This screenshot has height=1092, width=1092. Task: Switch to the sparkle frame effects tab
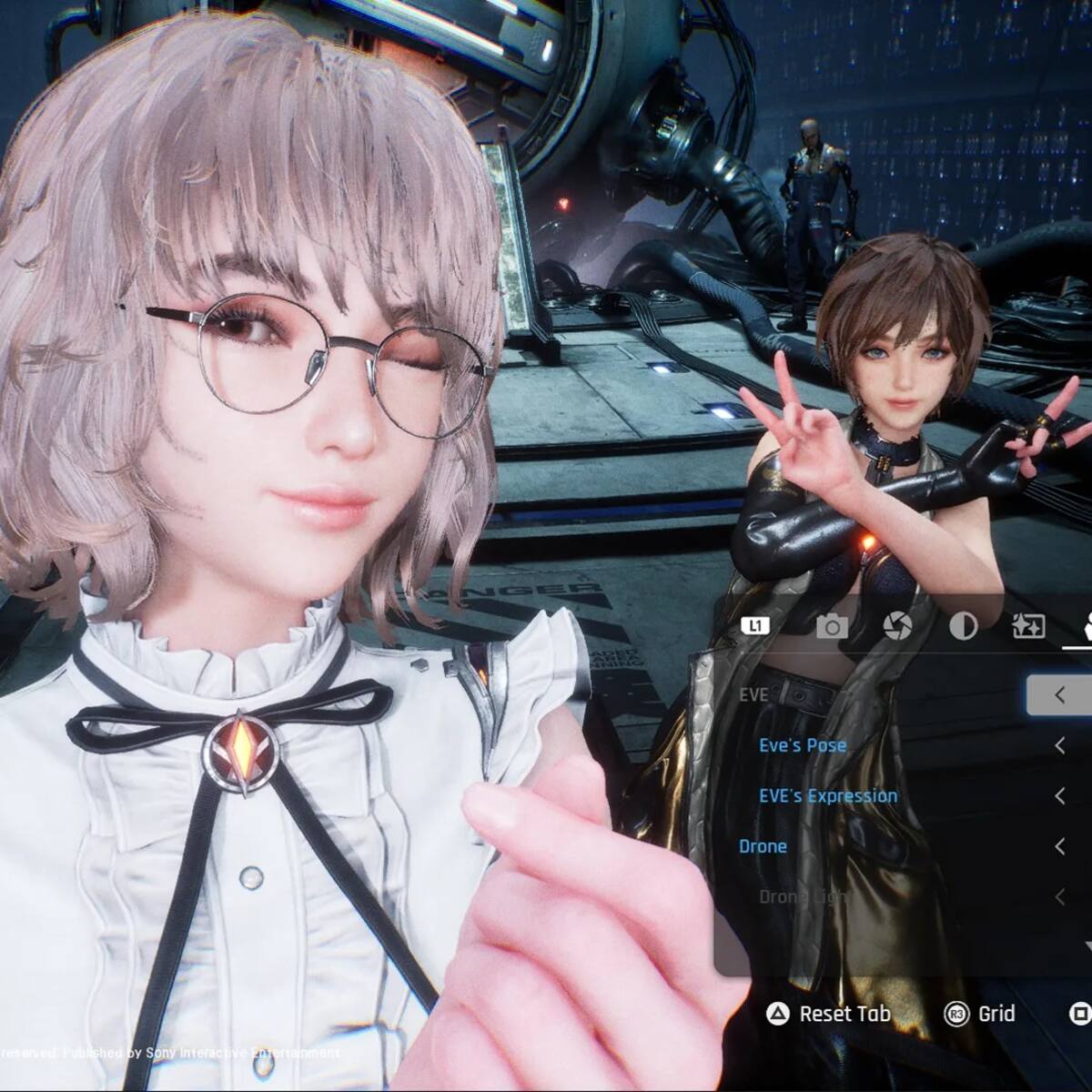coord(1028,626)
